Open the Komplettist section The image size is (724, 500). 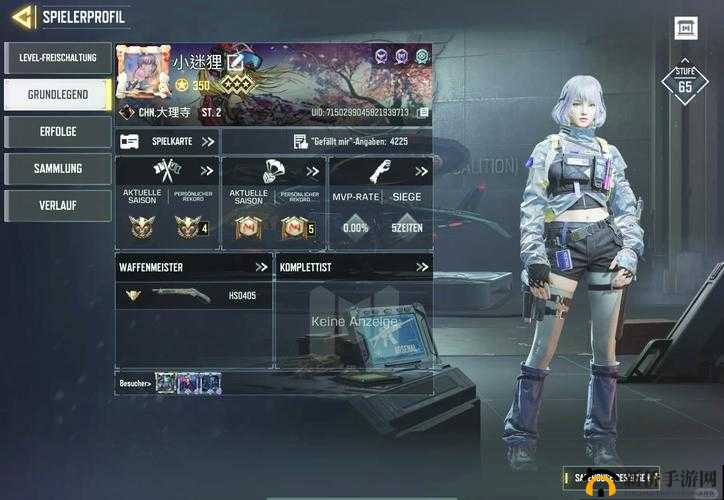353,267
